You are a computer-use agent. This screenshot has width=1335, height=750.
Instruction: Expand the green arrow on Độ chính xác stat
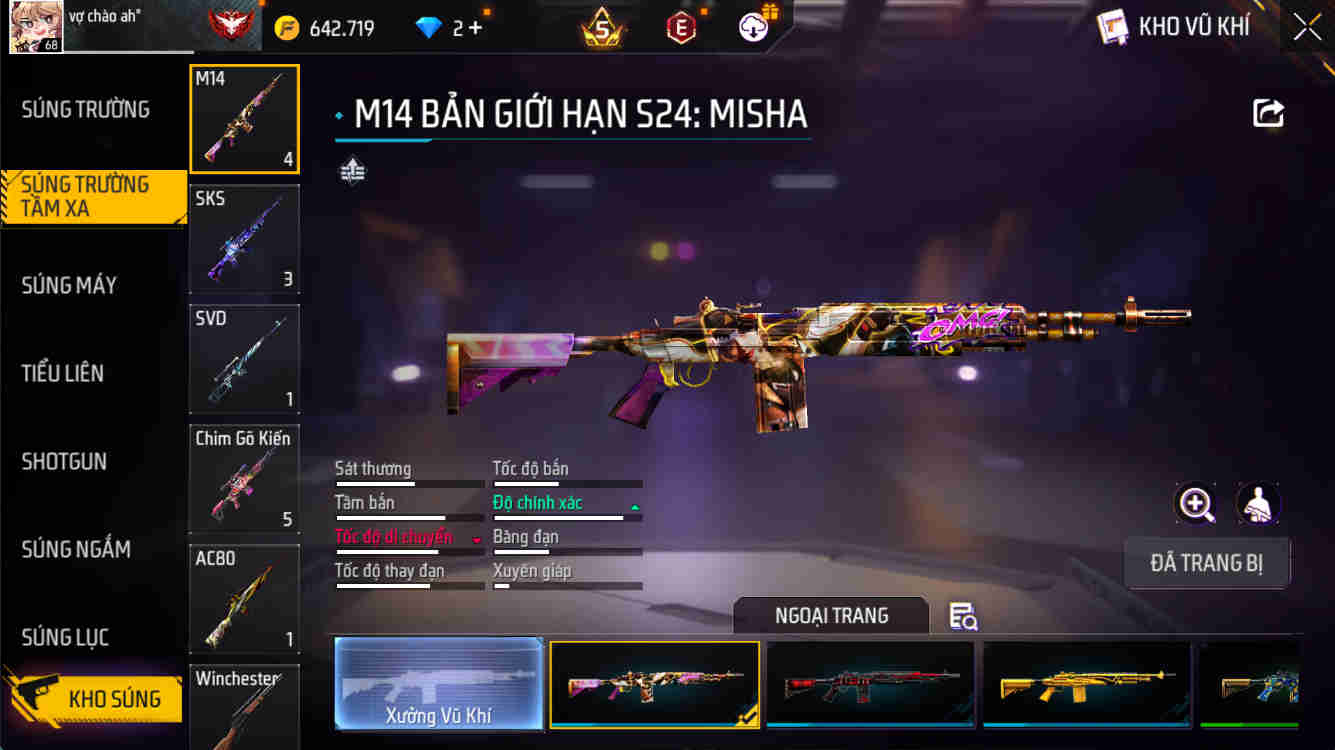[x=634, y=506]
